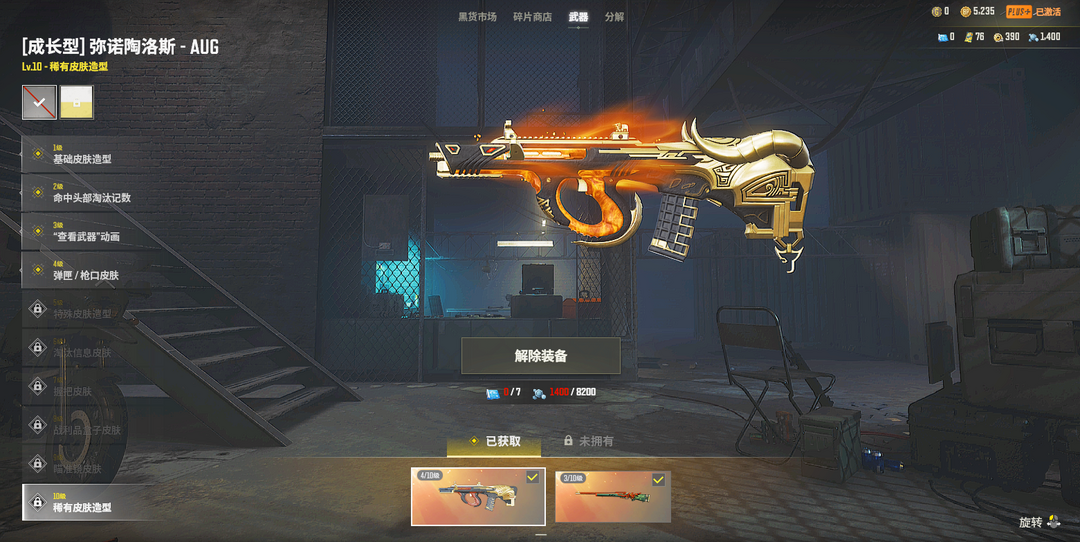The width and height of the screenshot is (1080, 542).
Task: Switch to the 碎片商店 shard shop tab
Action: 532,17
